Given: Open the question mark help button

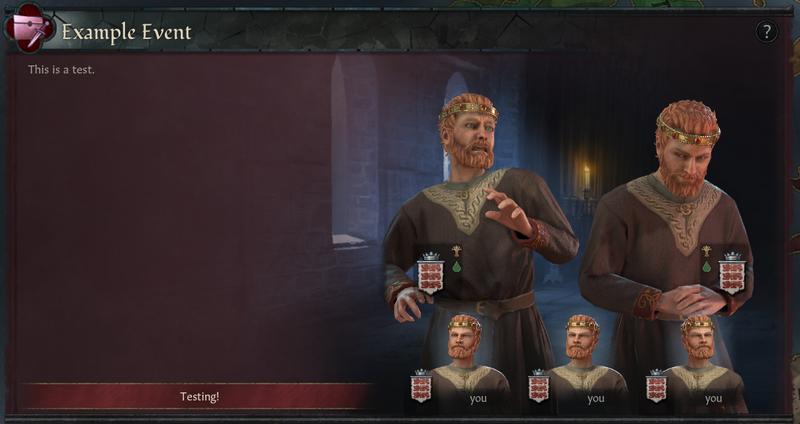Looking at the screenshot, I should point(766,32).
